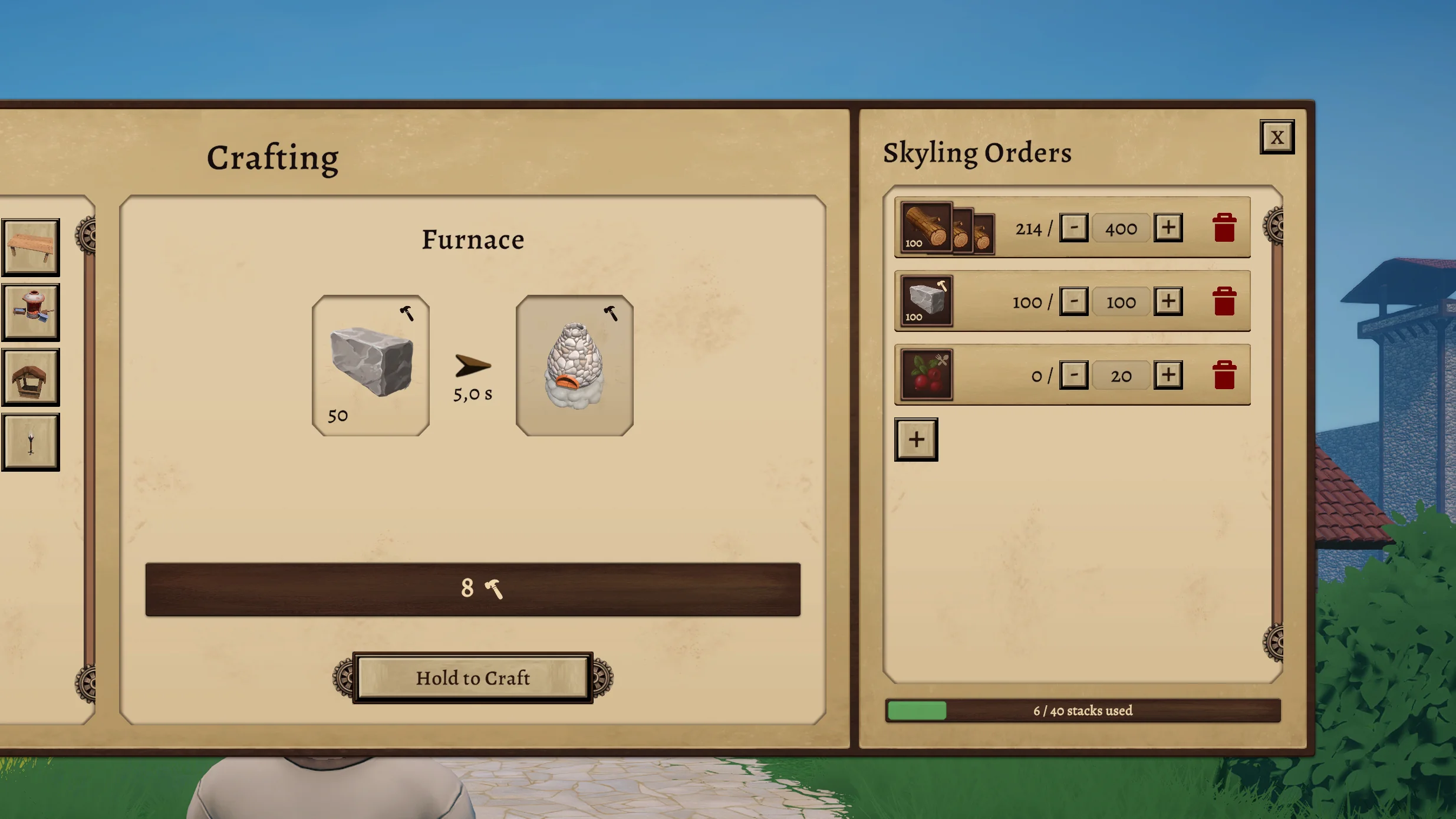Decrease the wood log order amount
The height and width of the screenshot is (819, 1456).
pos(1073,228)
